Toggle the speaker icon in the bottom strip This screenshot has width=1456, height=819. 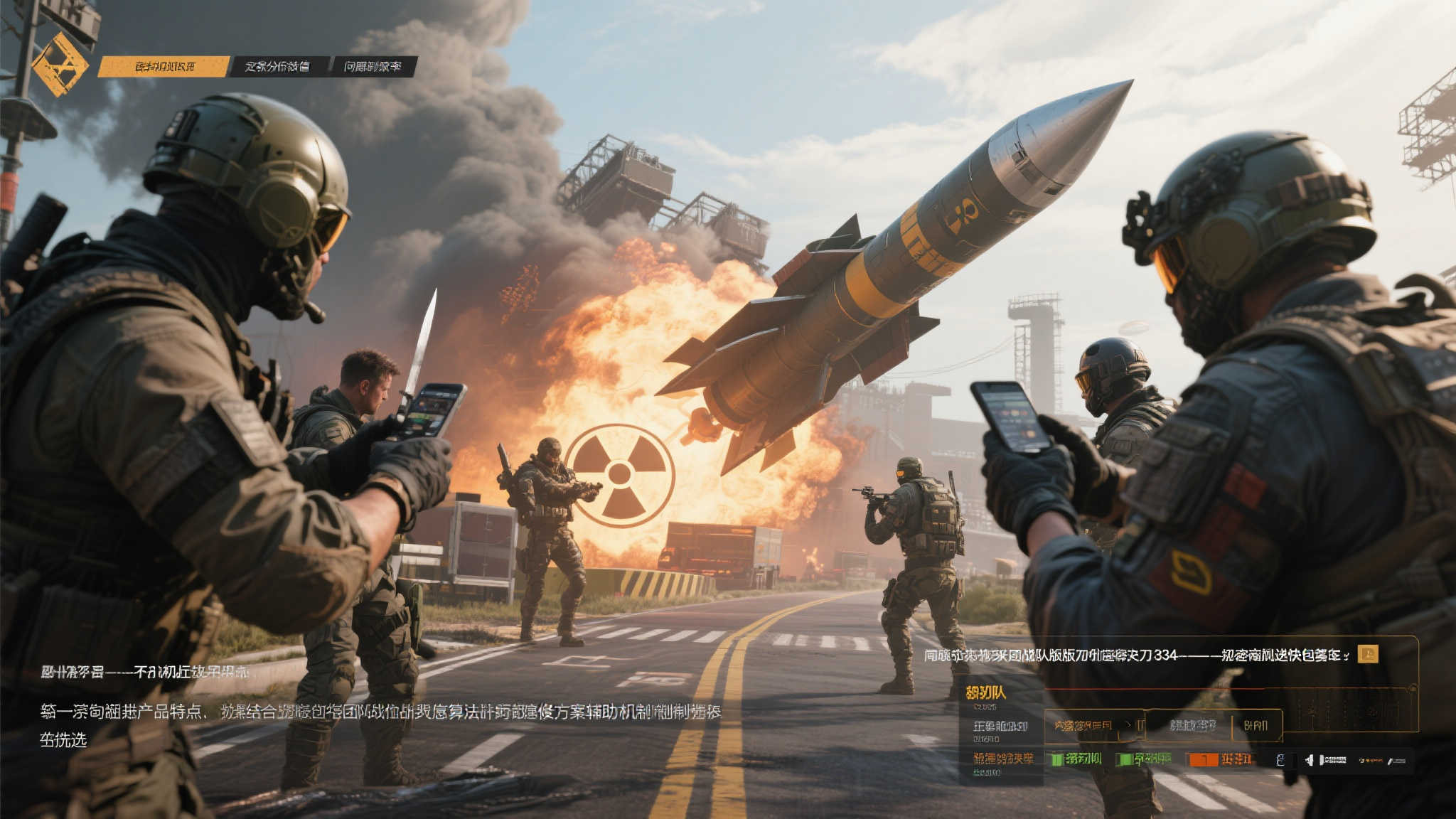click(x=1310, y=760)
